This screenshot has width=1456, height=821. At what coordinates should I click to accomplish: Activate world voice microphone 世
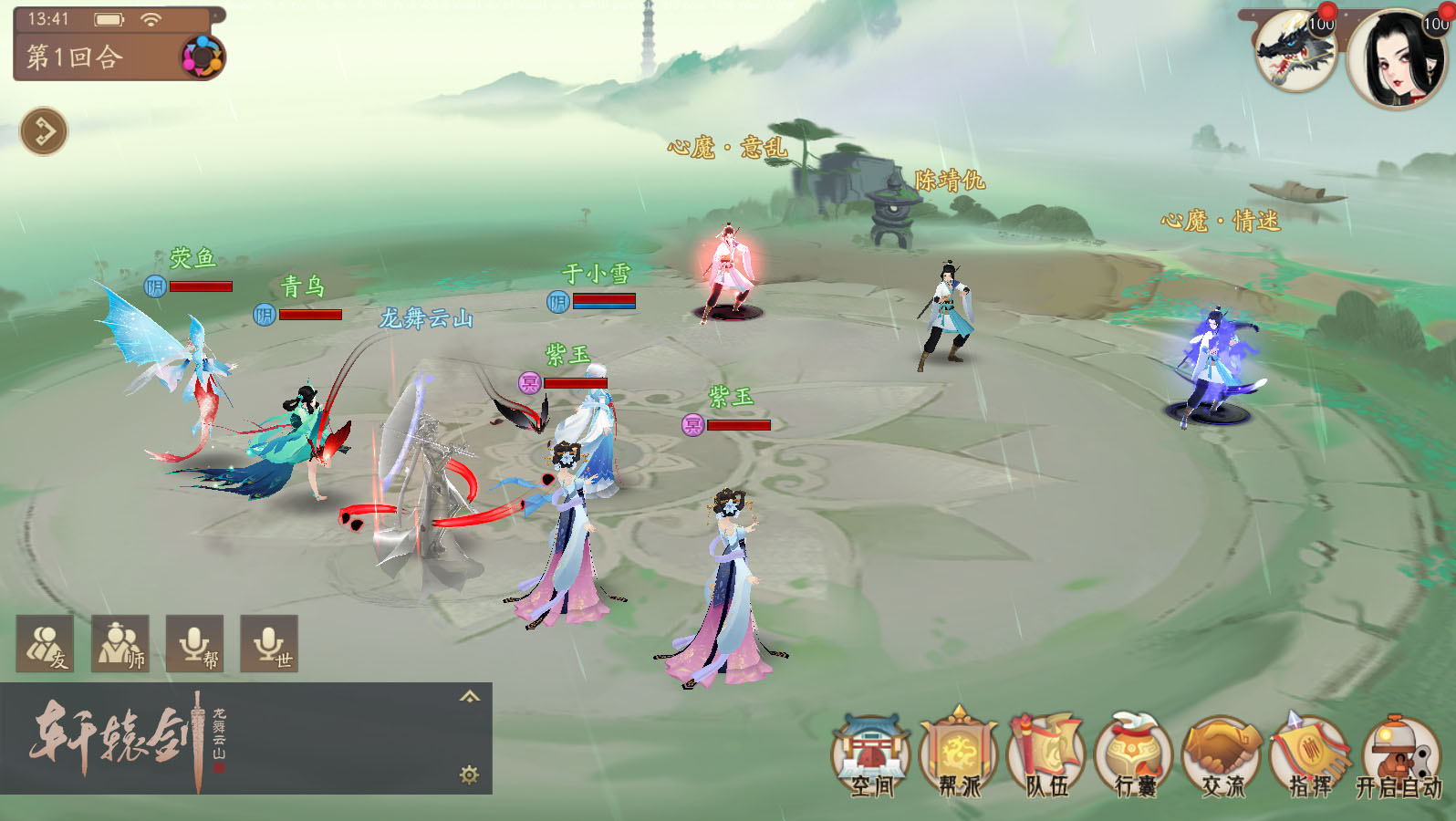269,644
